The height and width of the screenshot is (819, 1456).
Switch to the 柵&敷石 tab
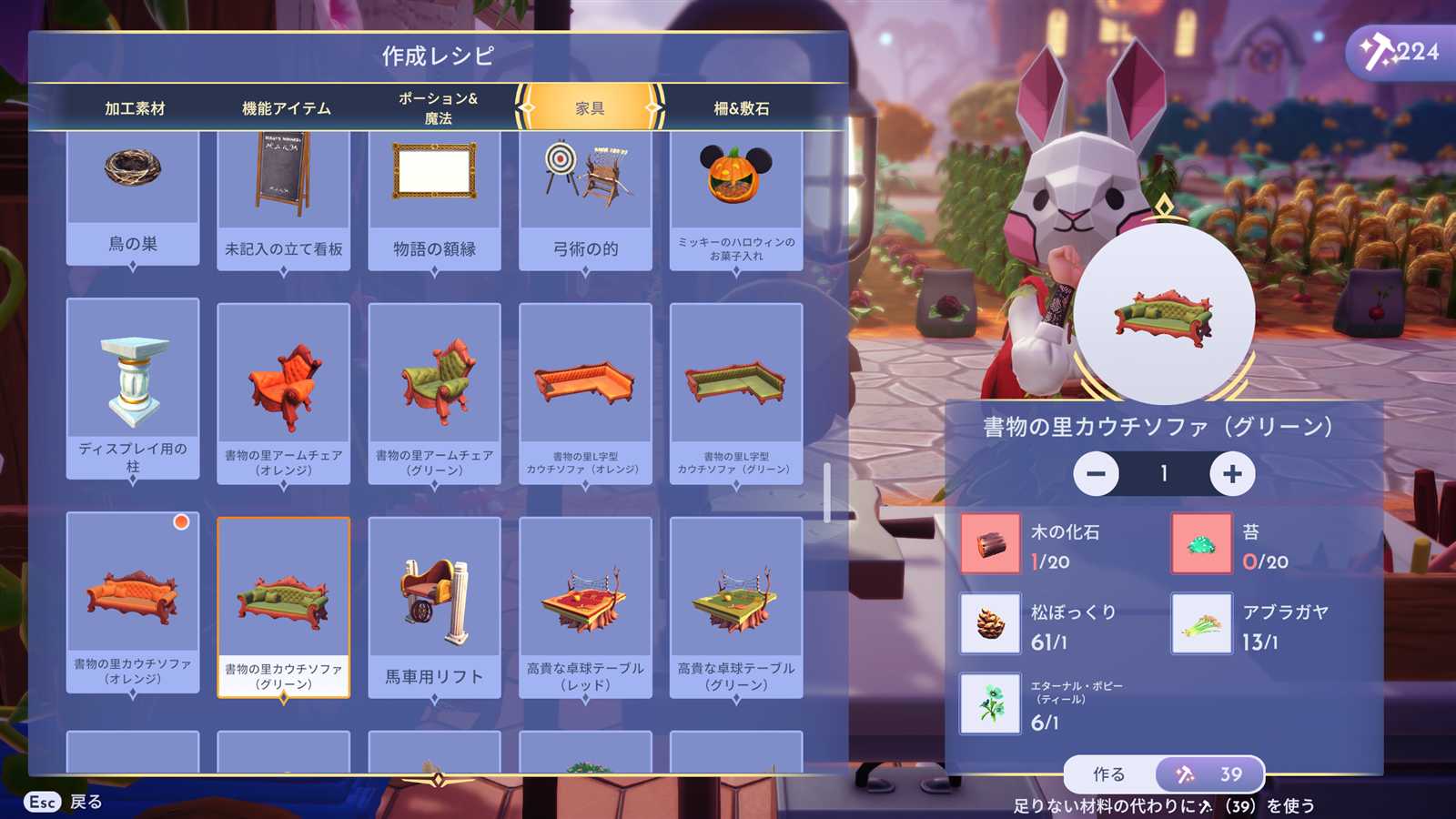741,108
